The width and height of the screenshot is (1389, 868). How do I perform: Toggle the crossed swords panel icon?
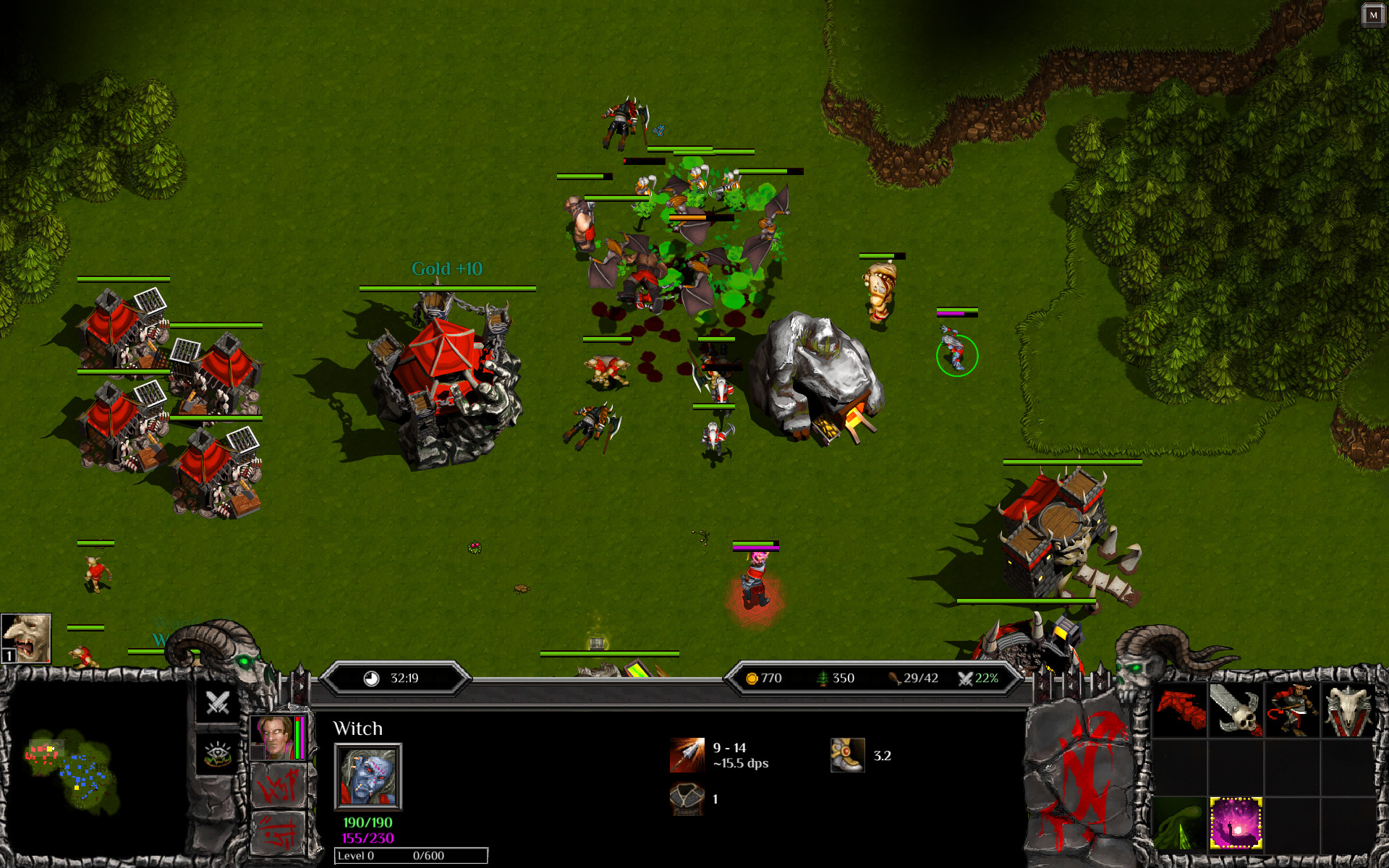tap(217, 702)
